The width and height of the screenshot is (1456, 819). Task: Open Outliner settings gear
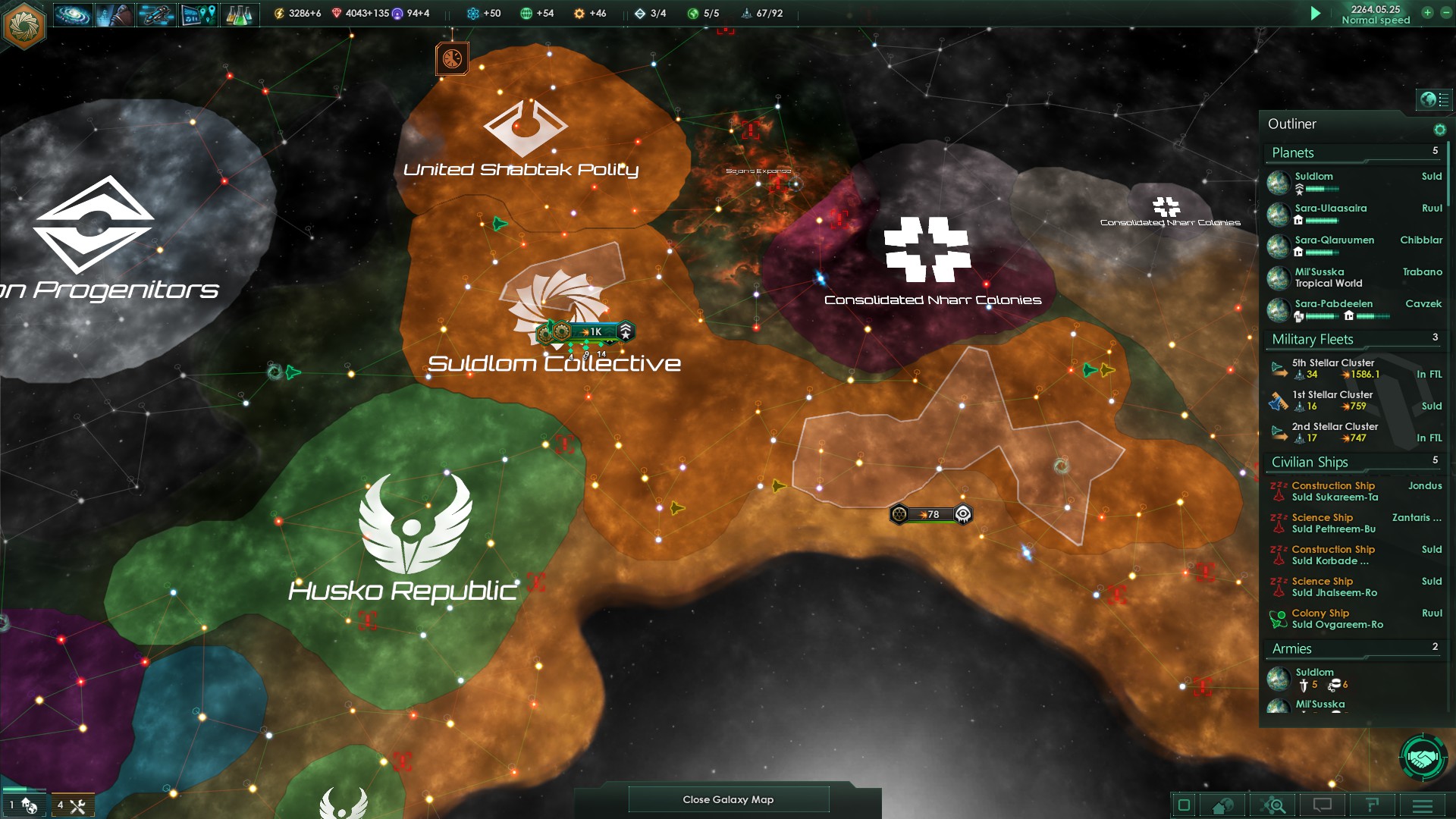1439,130
